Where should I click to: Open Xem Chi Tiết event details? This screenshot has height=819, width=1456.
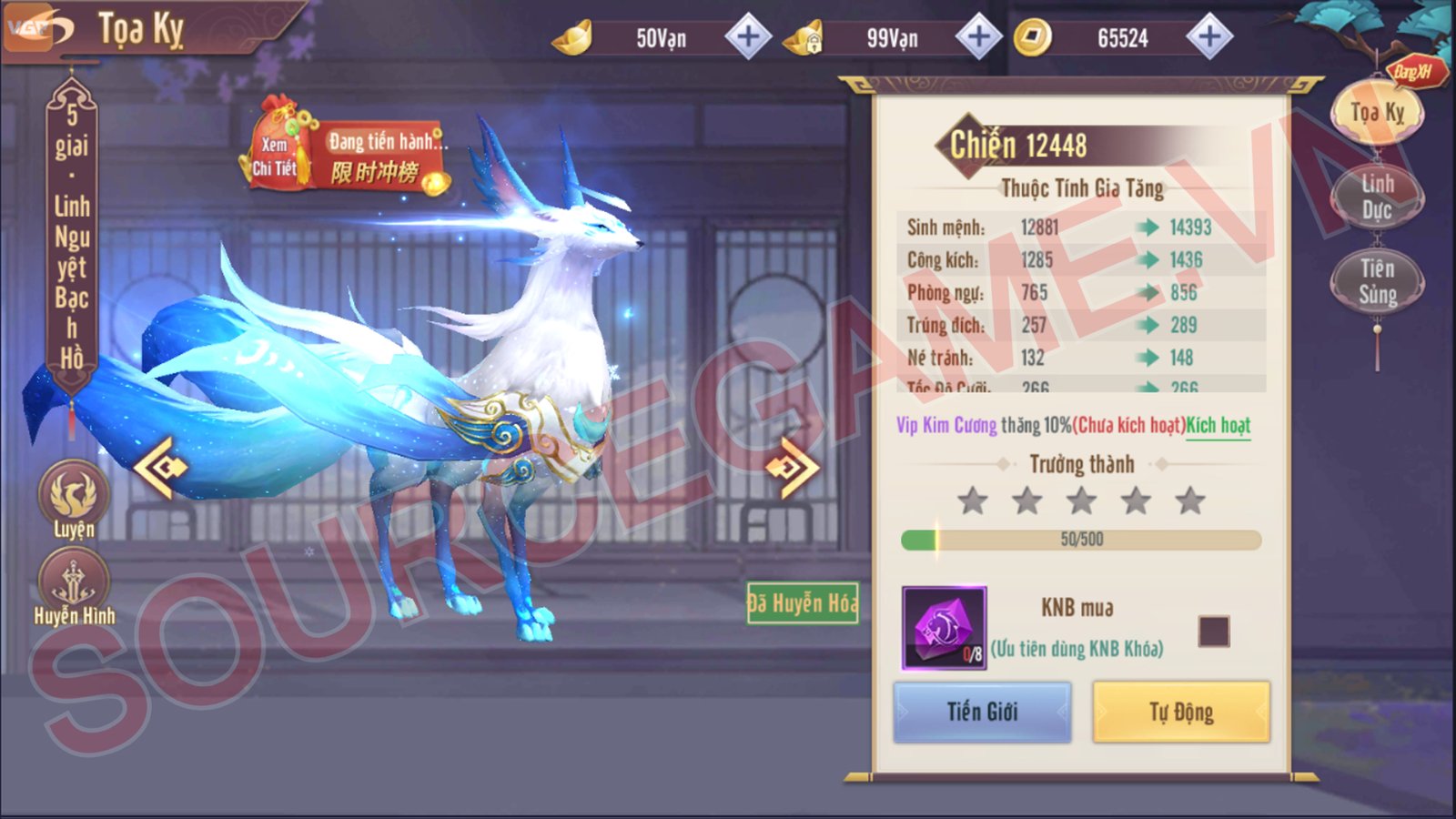coord(277,152)
